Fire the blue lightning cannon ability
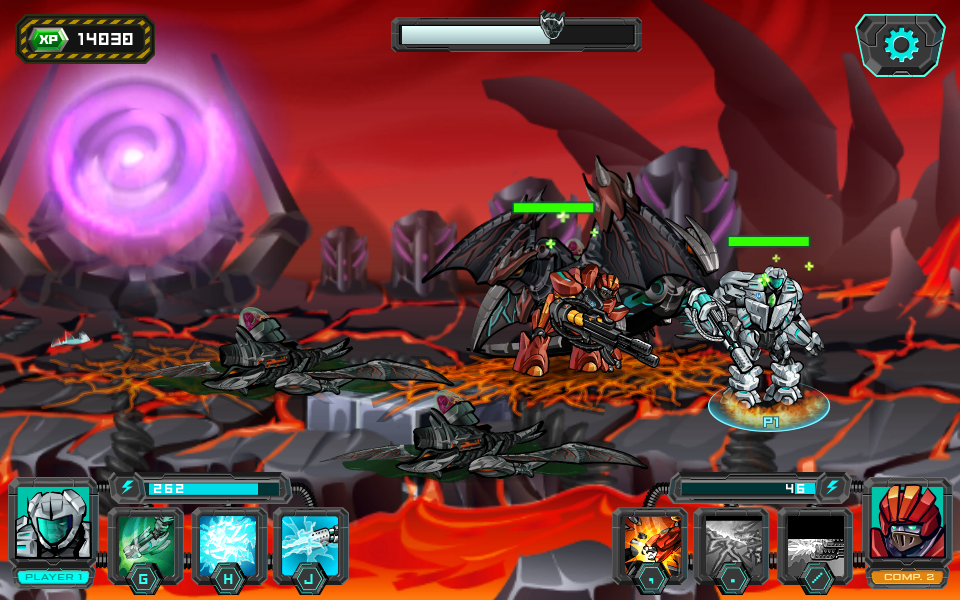960x600 pixels. (310, 541)
